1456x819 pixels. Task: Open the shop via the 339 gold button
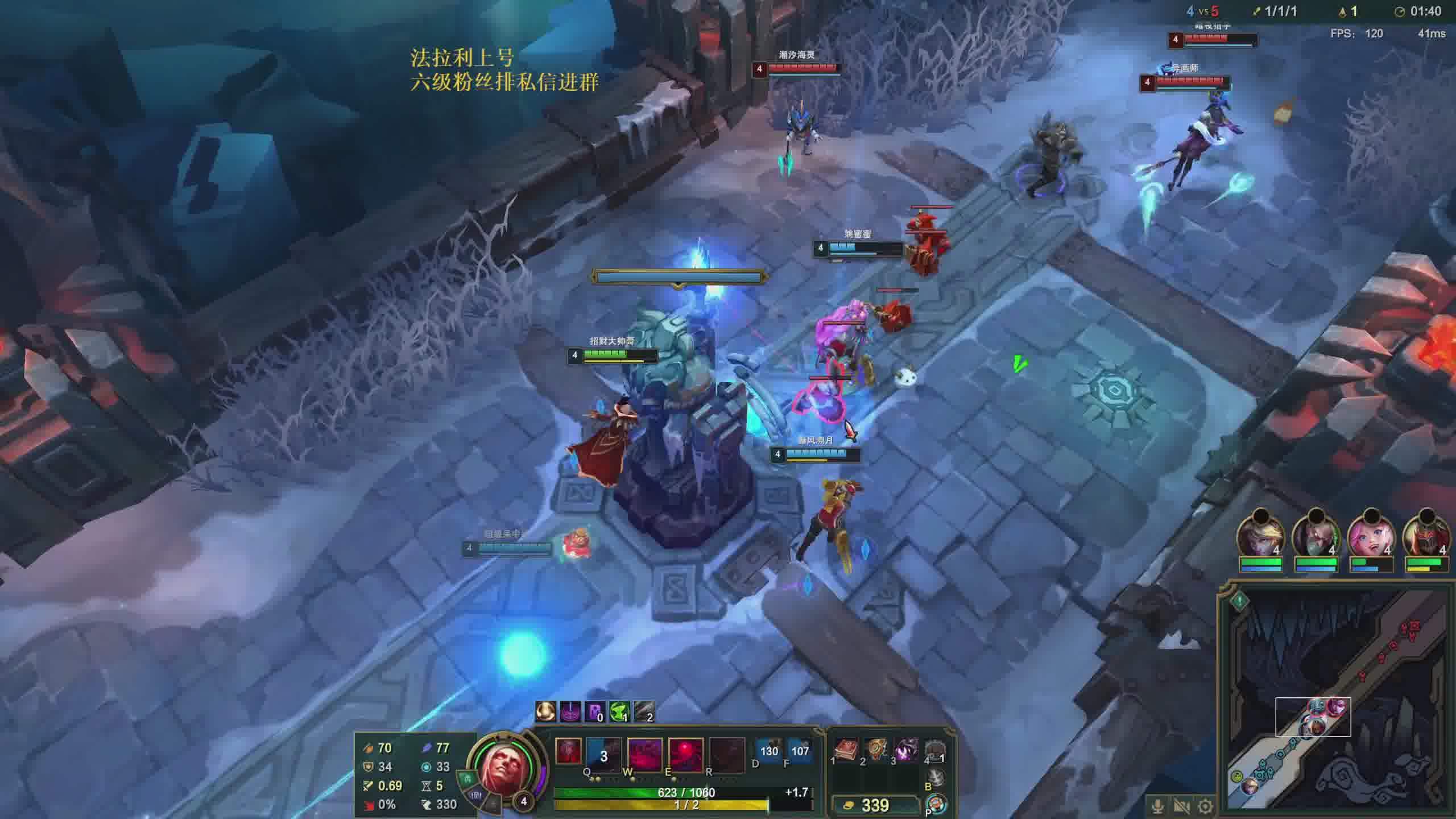coord(875,805)
